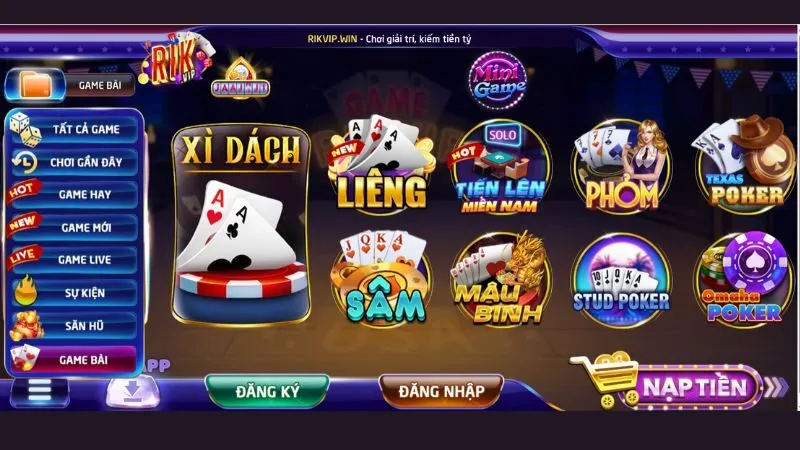Launch the Mậu Binh game

pyautogui.click(x=500, y=278)
